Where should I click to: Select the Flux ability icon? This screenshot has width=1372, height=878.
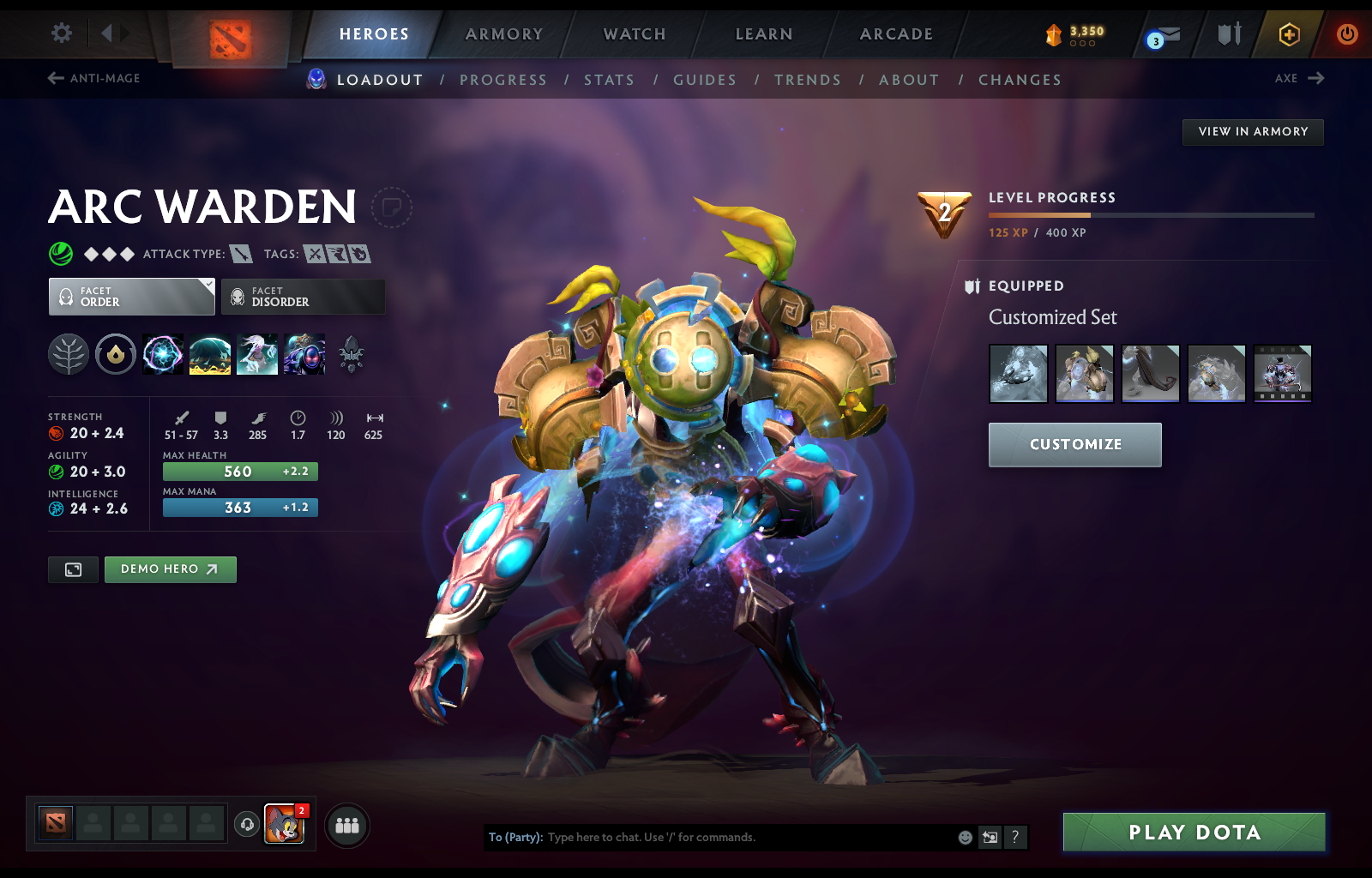163,354
